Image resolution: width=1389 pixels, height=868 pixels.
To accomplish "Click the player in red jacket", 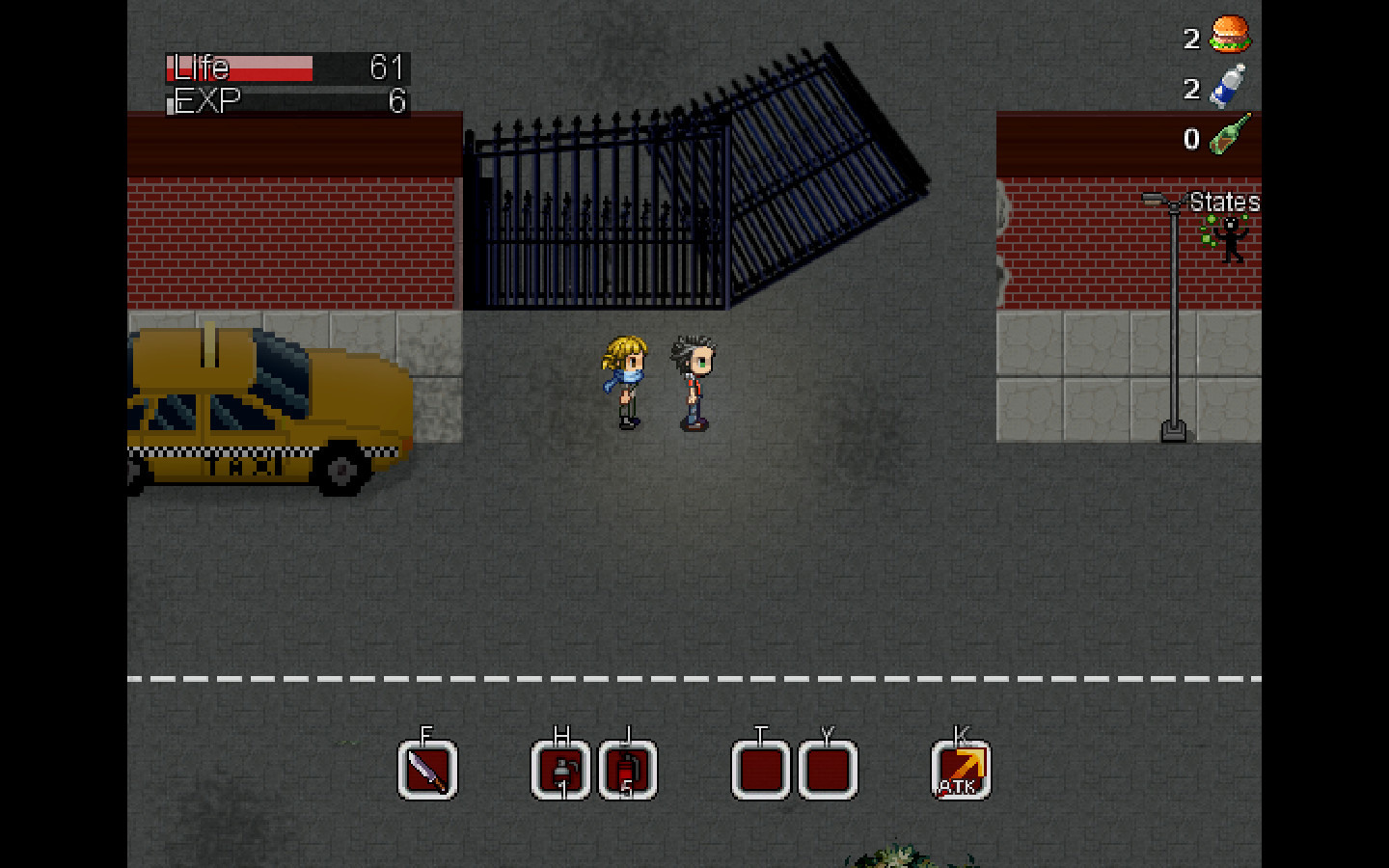I will click(693, 381).
